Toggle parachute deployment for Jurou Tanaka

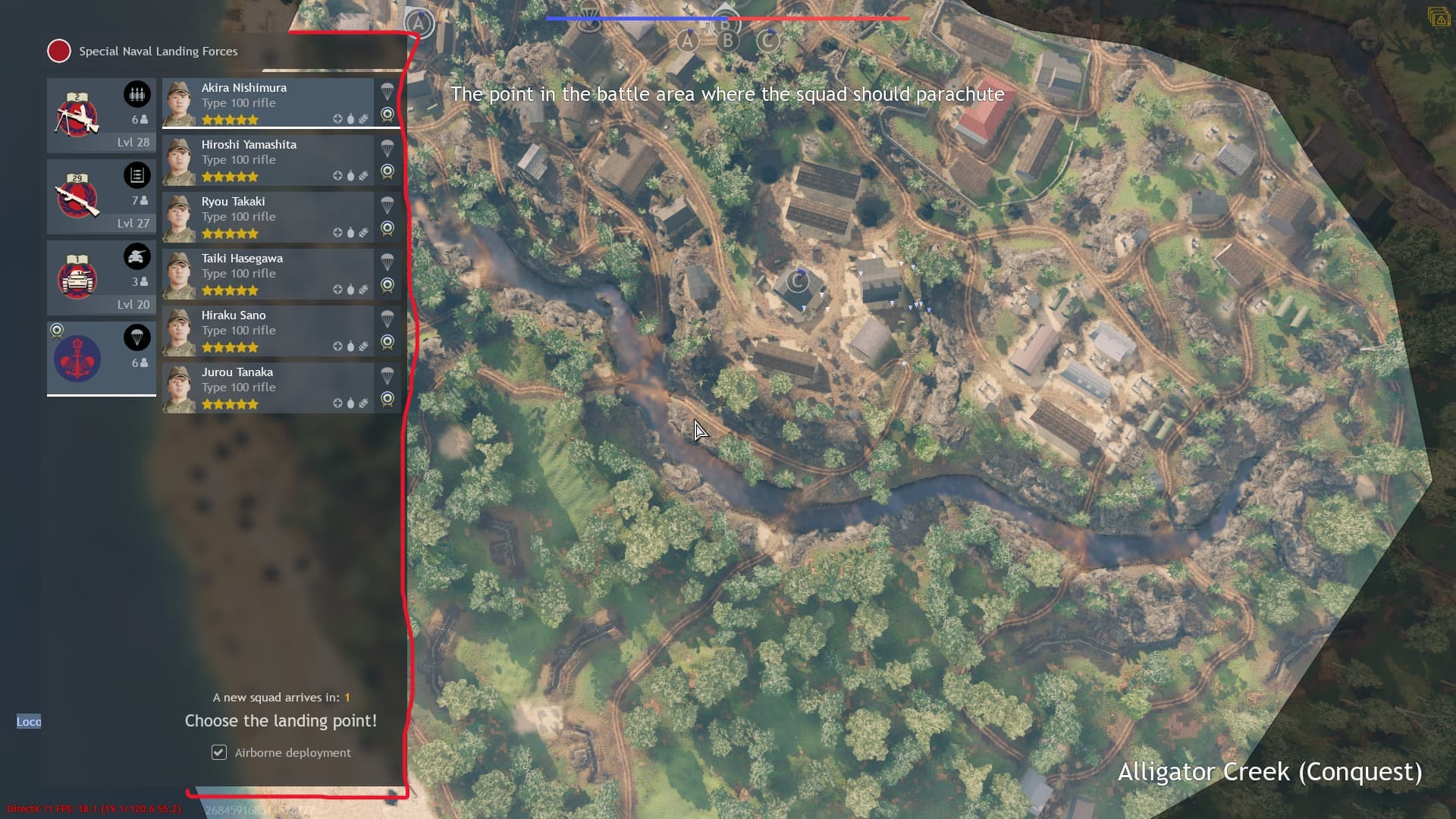click(388, 374)
